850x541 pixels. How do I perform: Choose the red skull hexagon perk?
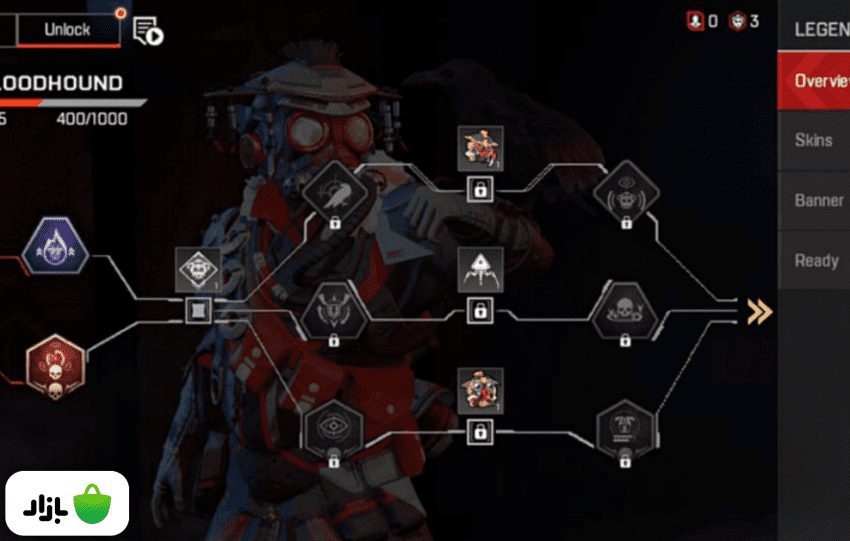54,364
